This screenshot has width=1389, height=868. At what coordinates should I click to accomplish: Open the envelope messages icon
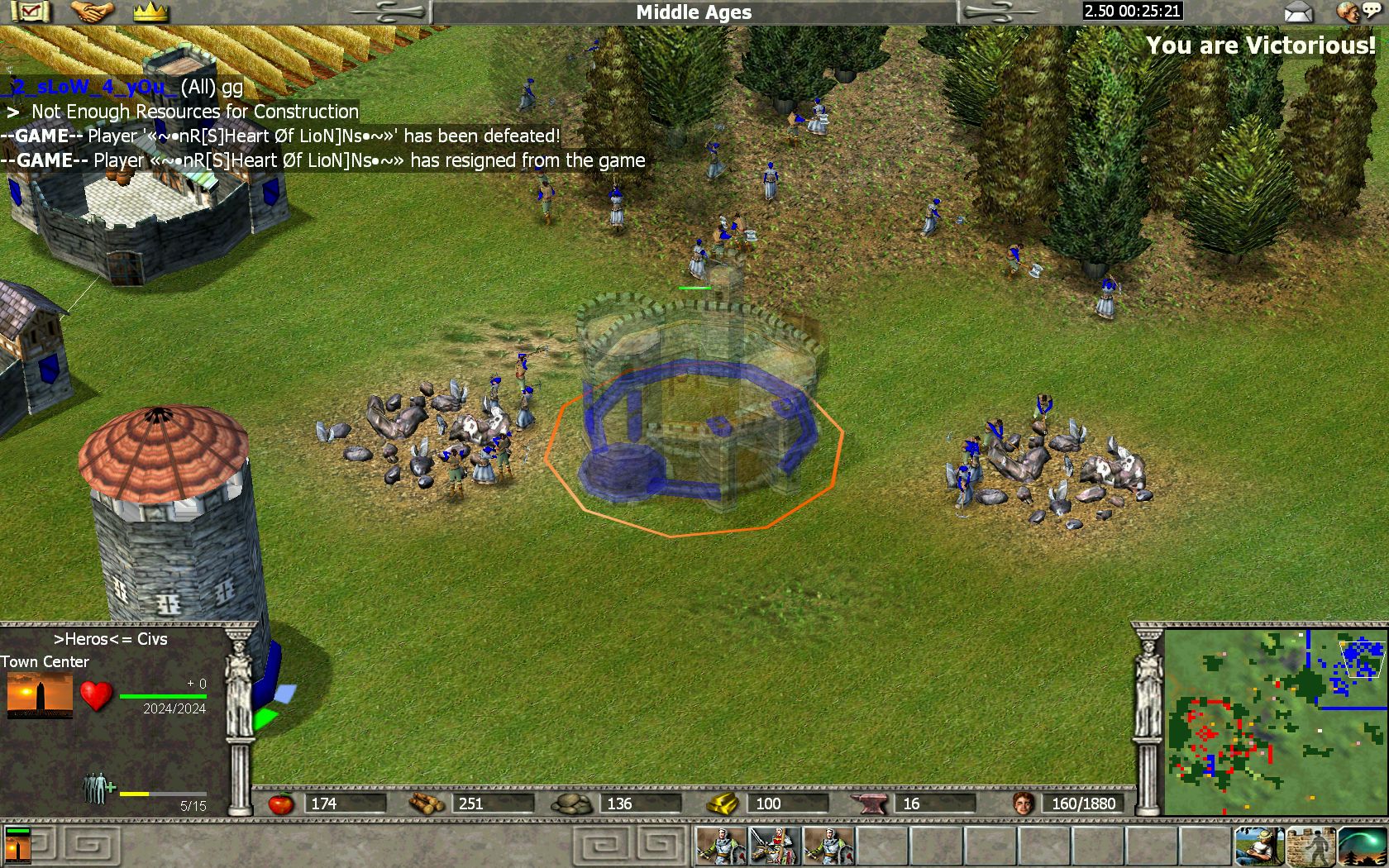click(x=1298, y=12)
